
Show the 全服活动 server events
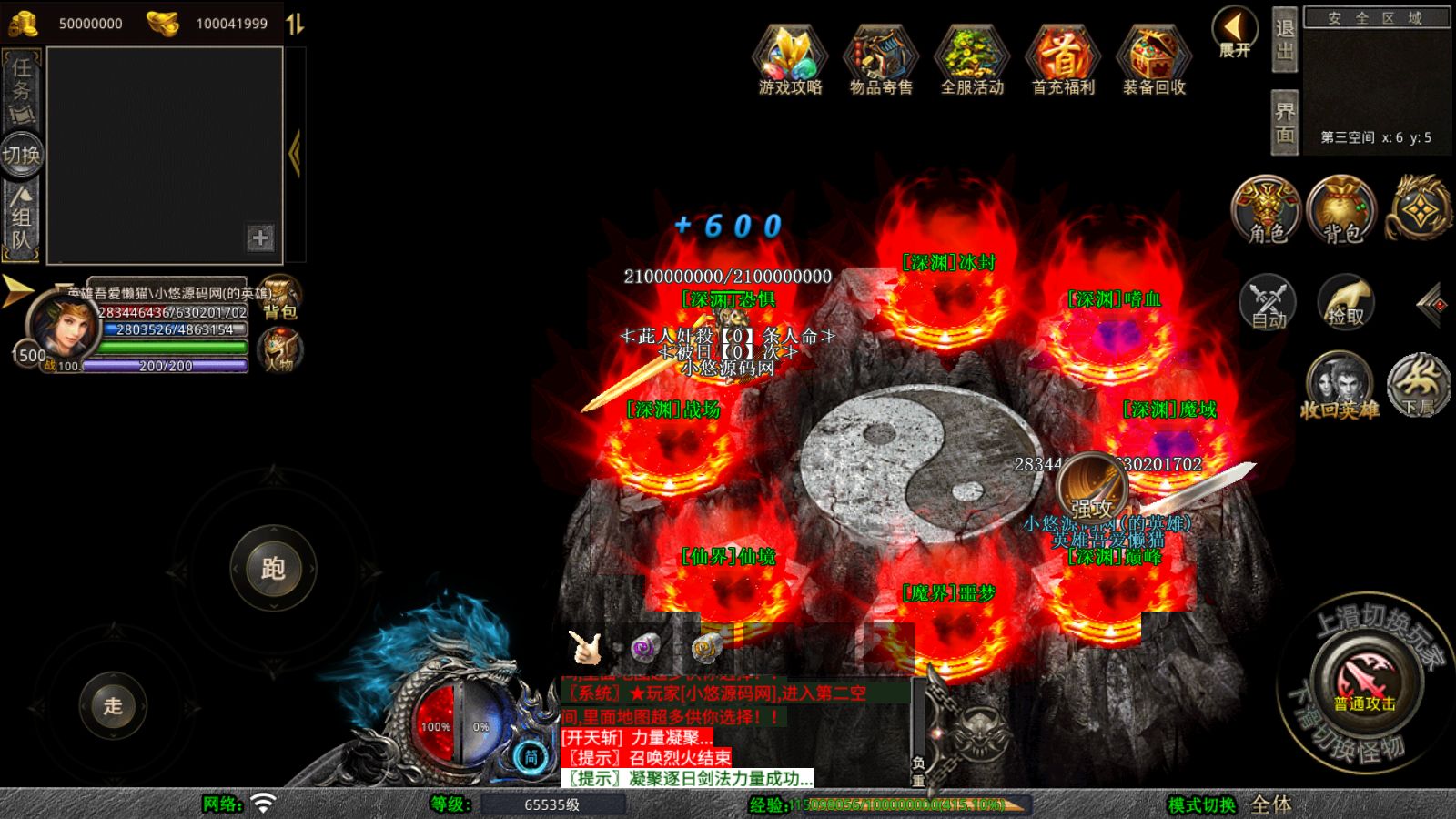coord(972,59)
